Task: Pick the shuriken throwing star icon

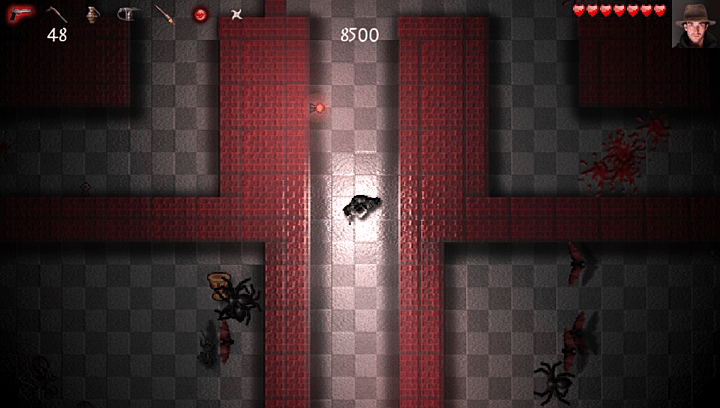Action: click(x=236, y=14)
